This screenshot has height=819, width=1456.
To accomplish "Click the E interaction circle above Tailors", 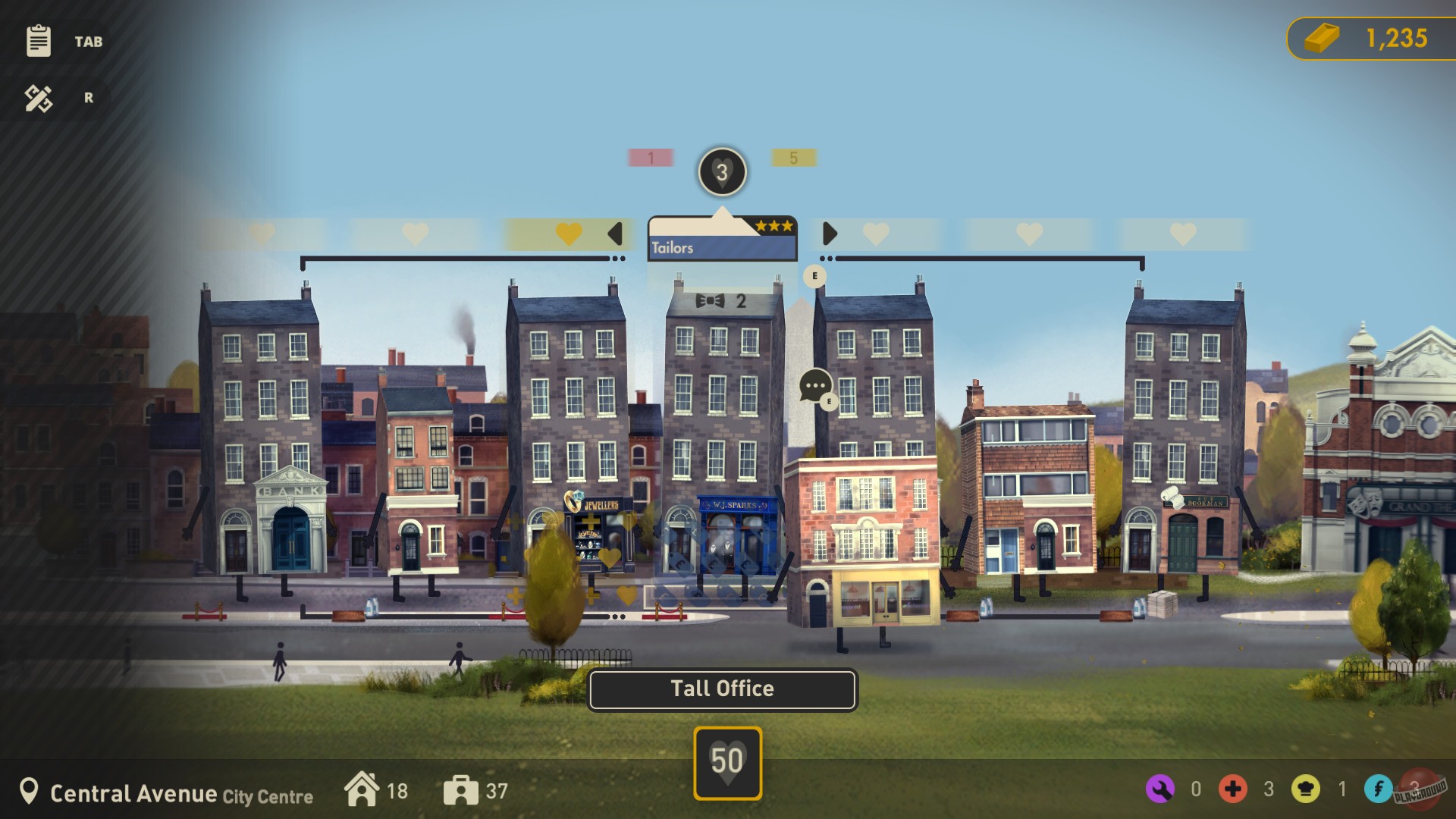I will [x=814, y=276].
